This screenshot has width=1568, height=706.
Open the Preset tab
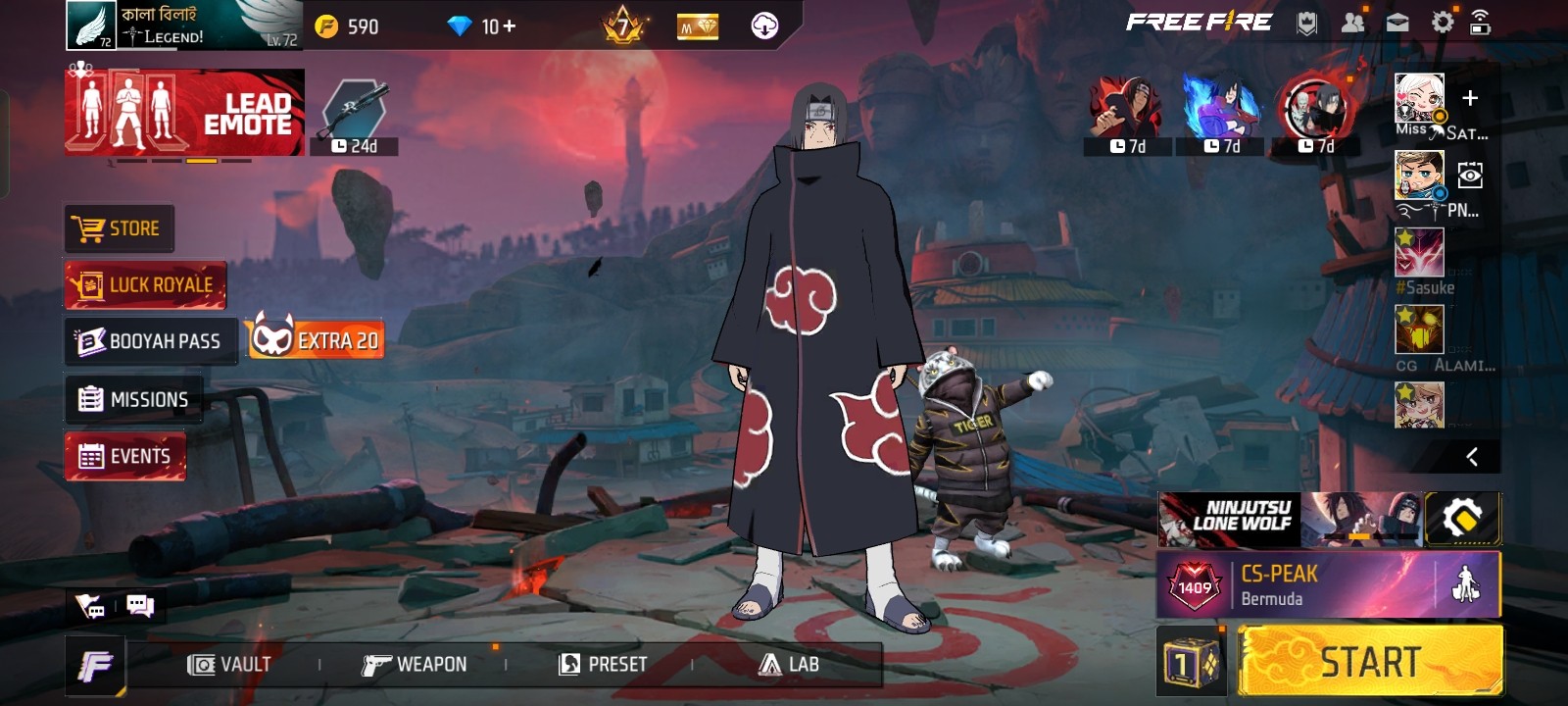pyautogui.click(x=603, y=665)
